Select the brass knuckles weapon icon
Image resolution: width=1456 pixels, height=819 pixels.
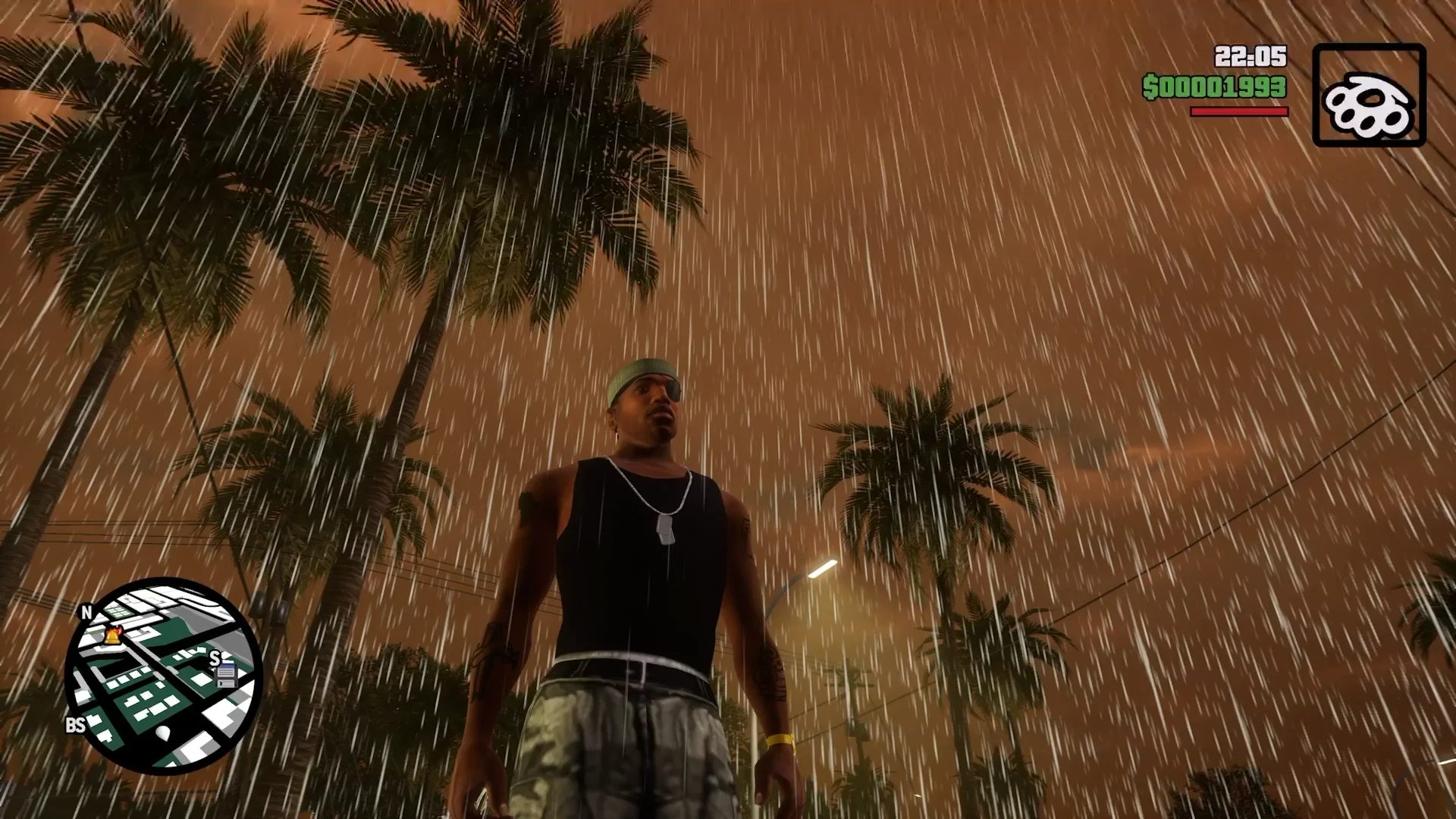click(x=1370, y=105)
